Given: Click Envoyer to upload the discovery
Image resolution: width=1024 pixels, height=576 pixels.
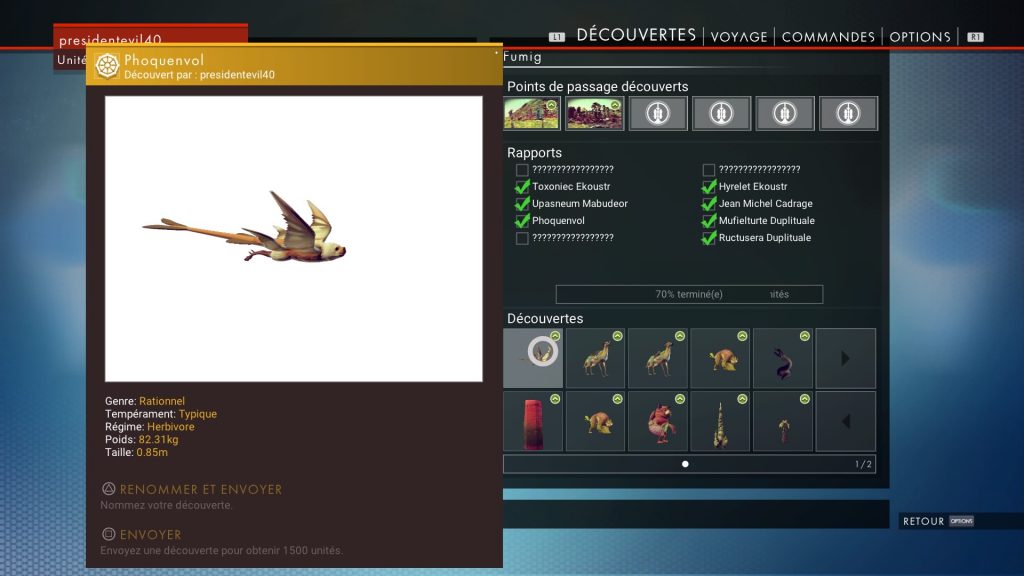Looking at the screenshot, I should (150, 535).
